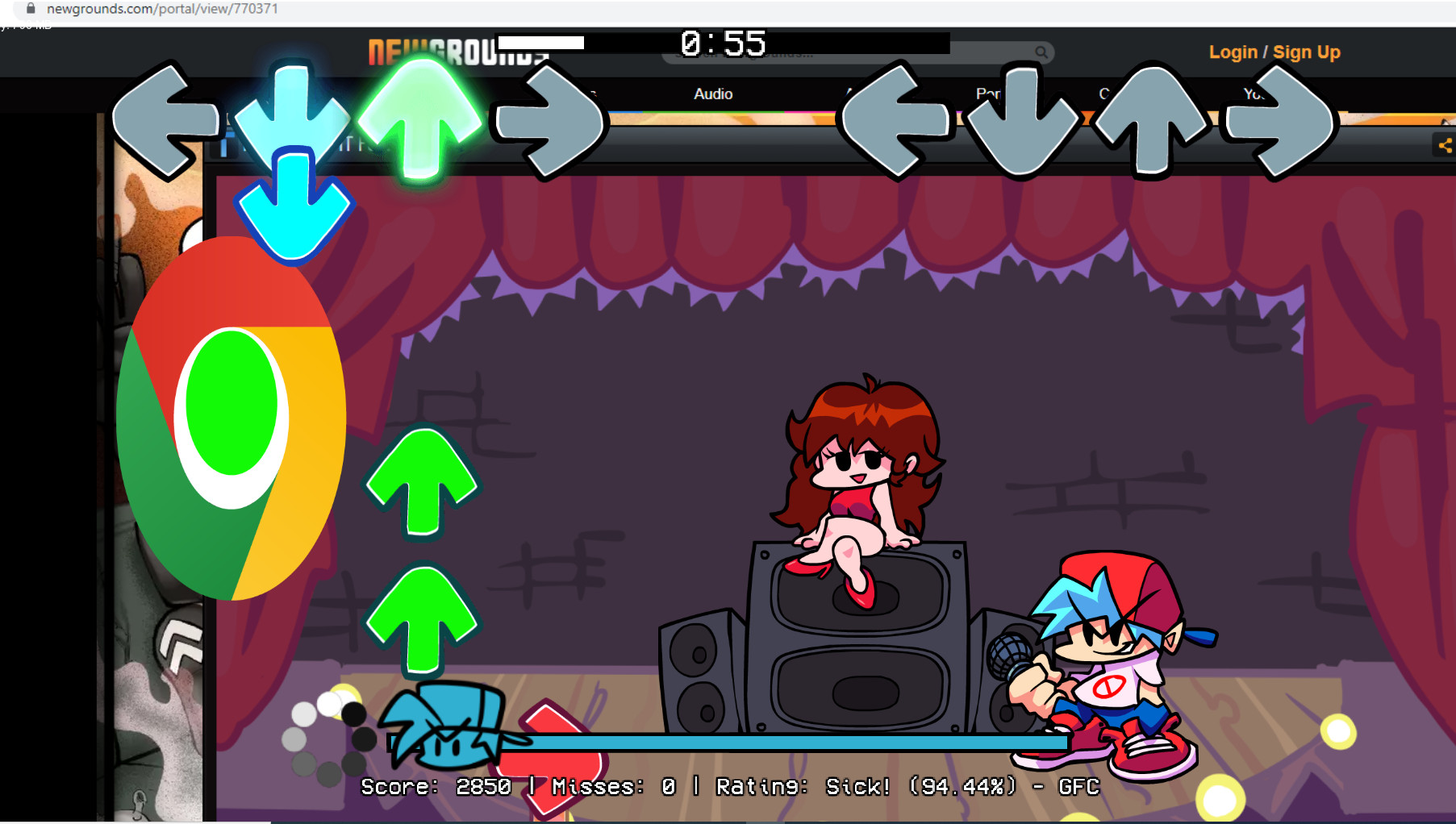Click the left arrow receptor on opponent side
The height and width of the screenshot is (824, 1456).
[165, 119]
